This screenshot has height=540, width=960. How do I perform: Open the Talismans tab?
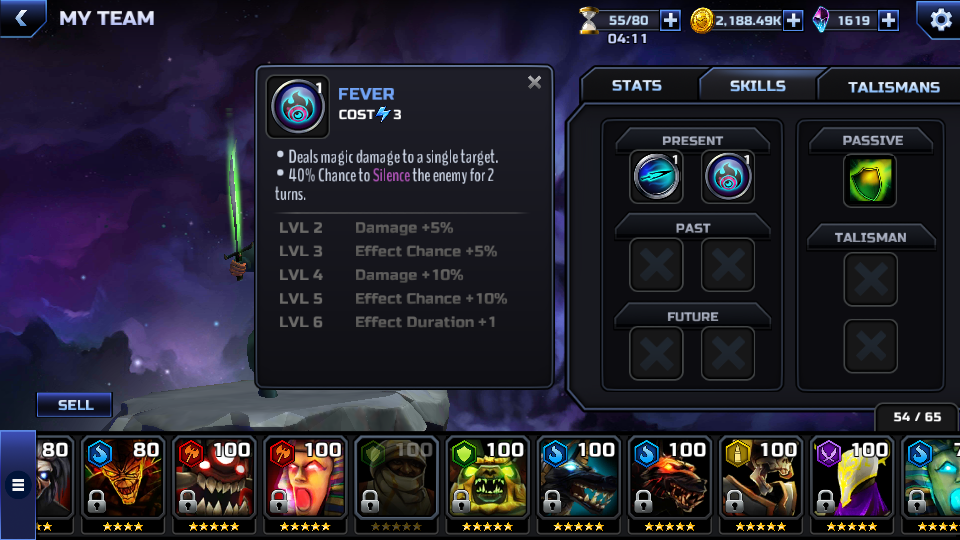893,87
